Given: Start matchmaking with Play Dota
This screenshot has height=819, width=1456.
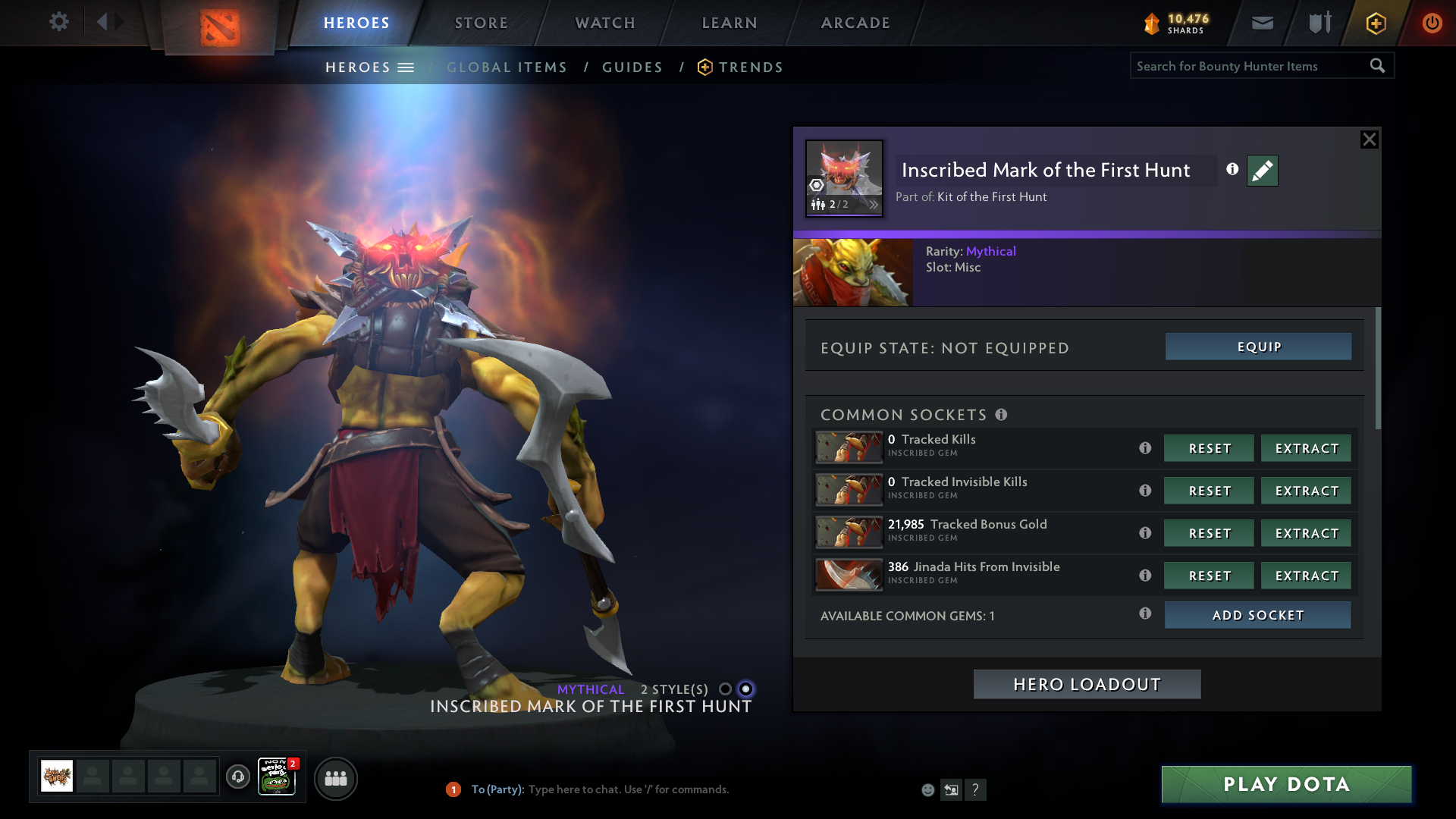Looking at the screenshot, I should (1286, 784).
